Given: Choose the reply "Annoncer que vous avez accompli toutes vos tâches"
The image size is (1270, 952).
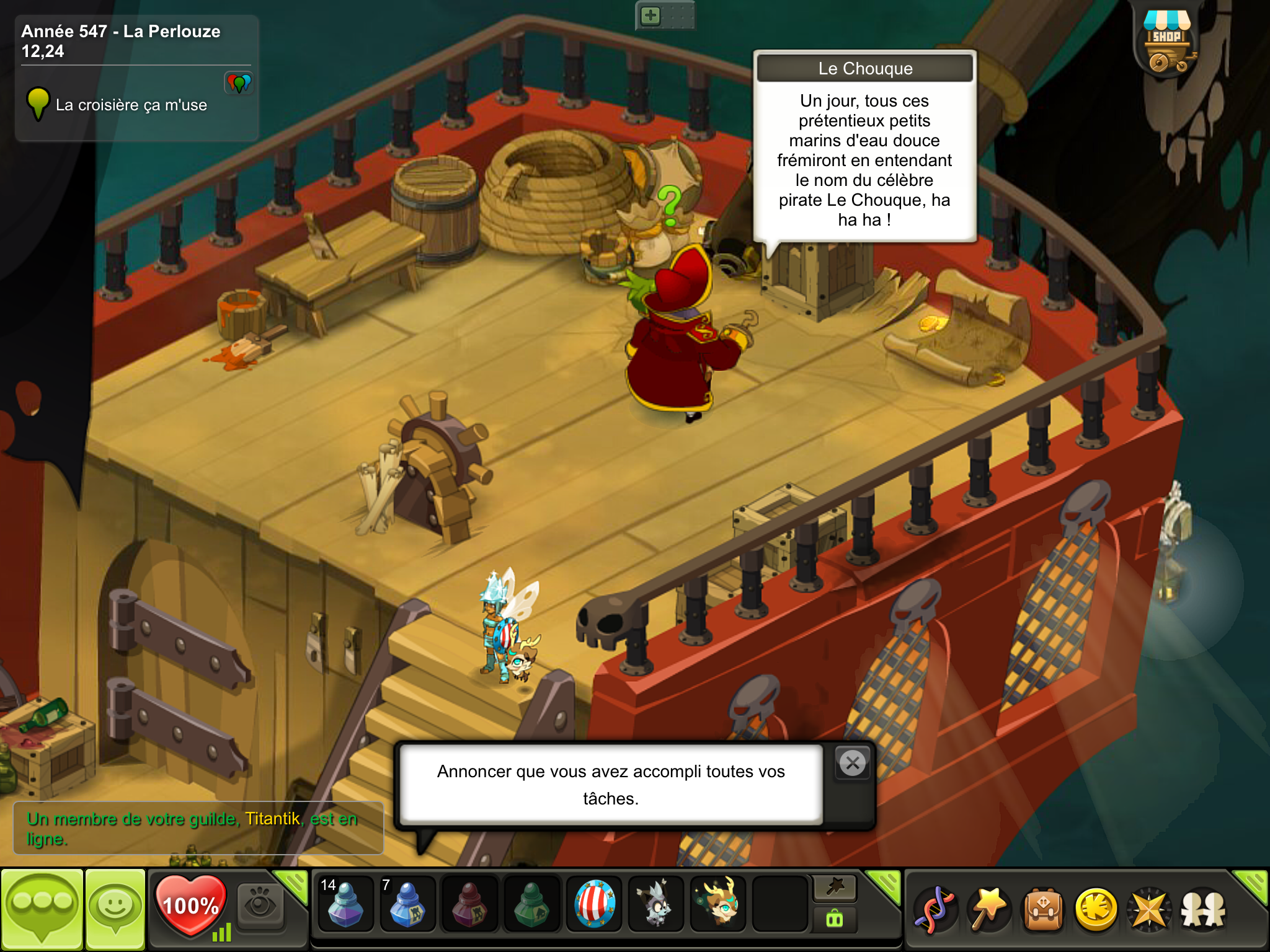Looking at the screenshot, I should pyautogui.click(x=611, y=785).
